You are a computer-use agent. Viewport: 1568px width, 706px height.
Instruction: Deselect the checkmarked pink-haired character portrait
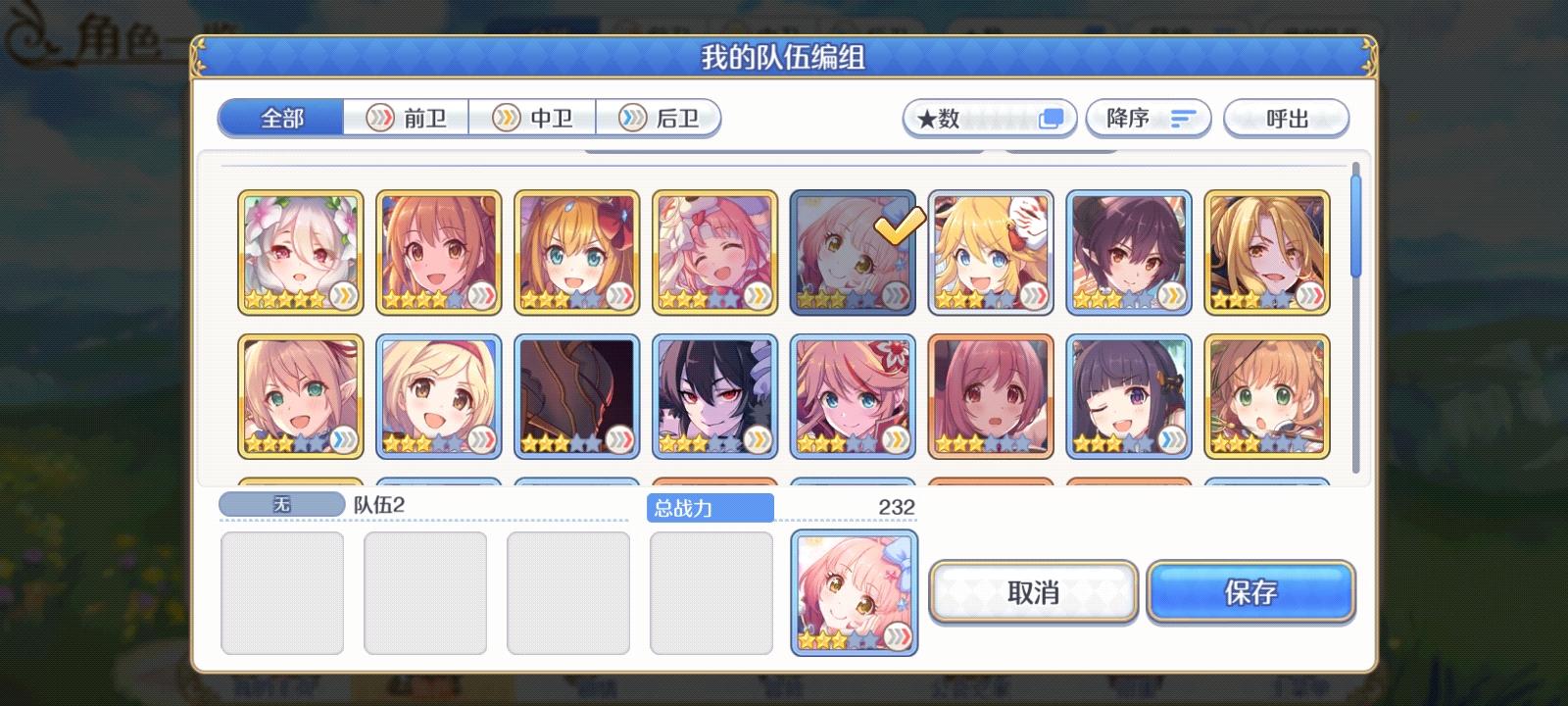pyautogui.click(x=853, y=252)
